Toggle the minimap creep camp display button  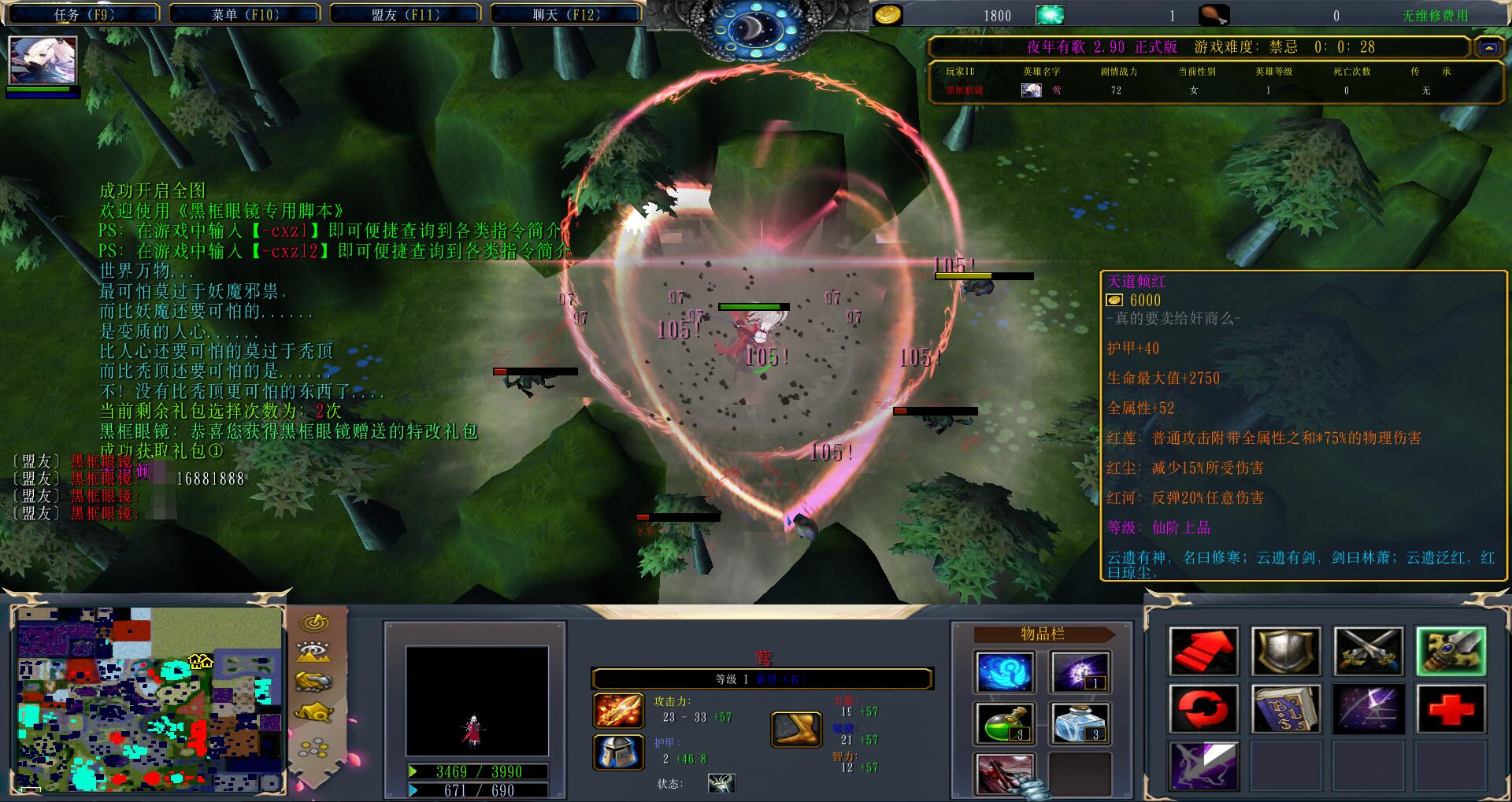(x=314, y=713)
